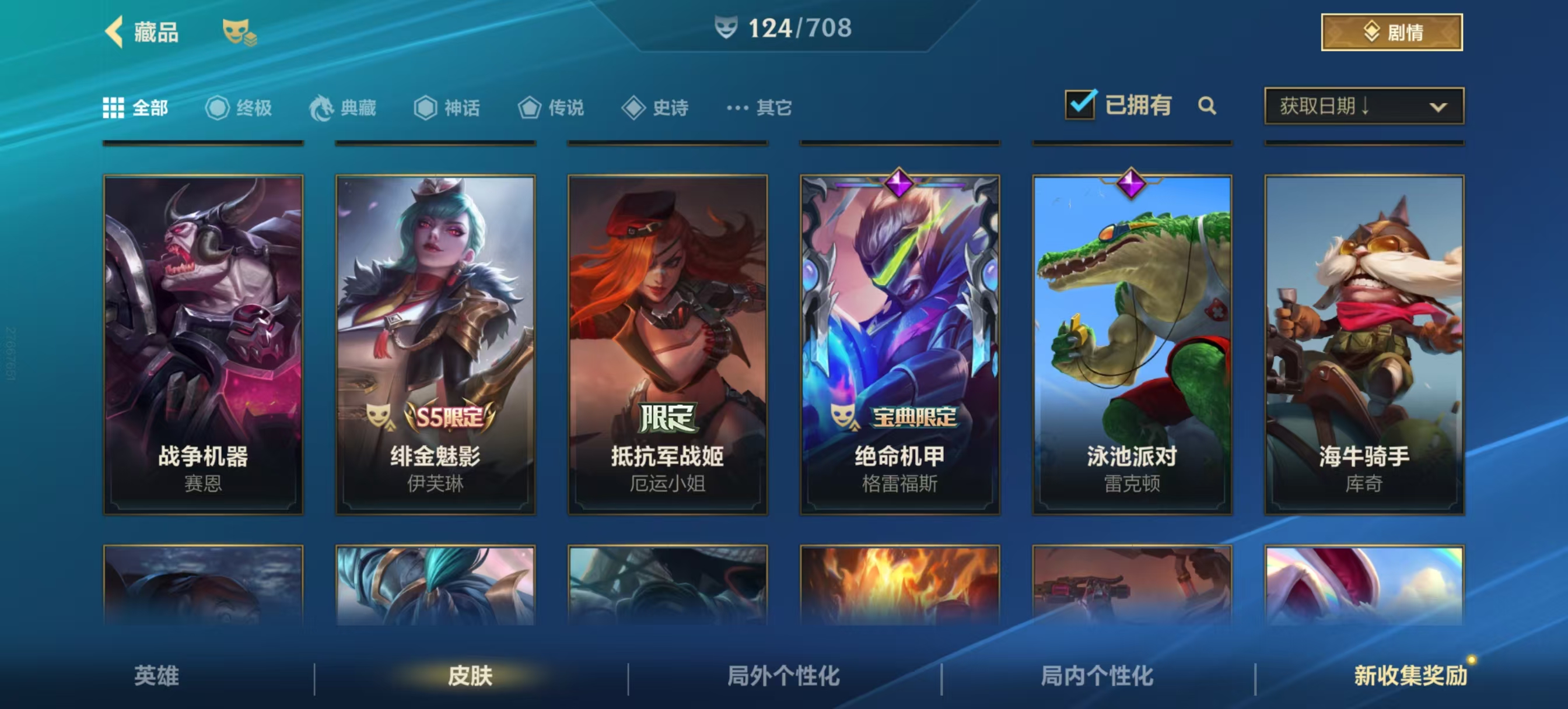This screenshot has width=1568, height=709.
Task: Go to the 新收集奖励 tab
Action: pos(1410,676)
